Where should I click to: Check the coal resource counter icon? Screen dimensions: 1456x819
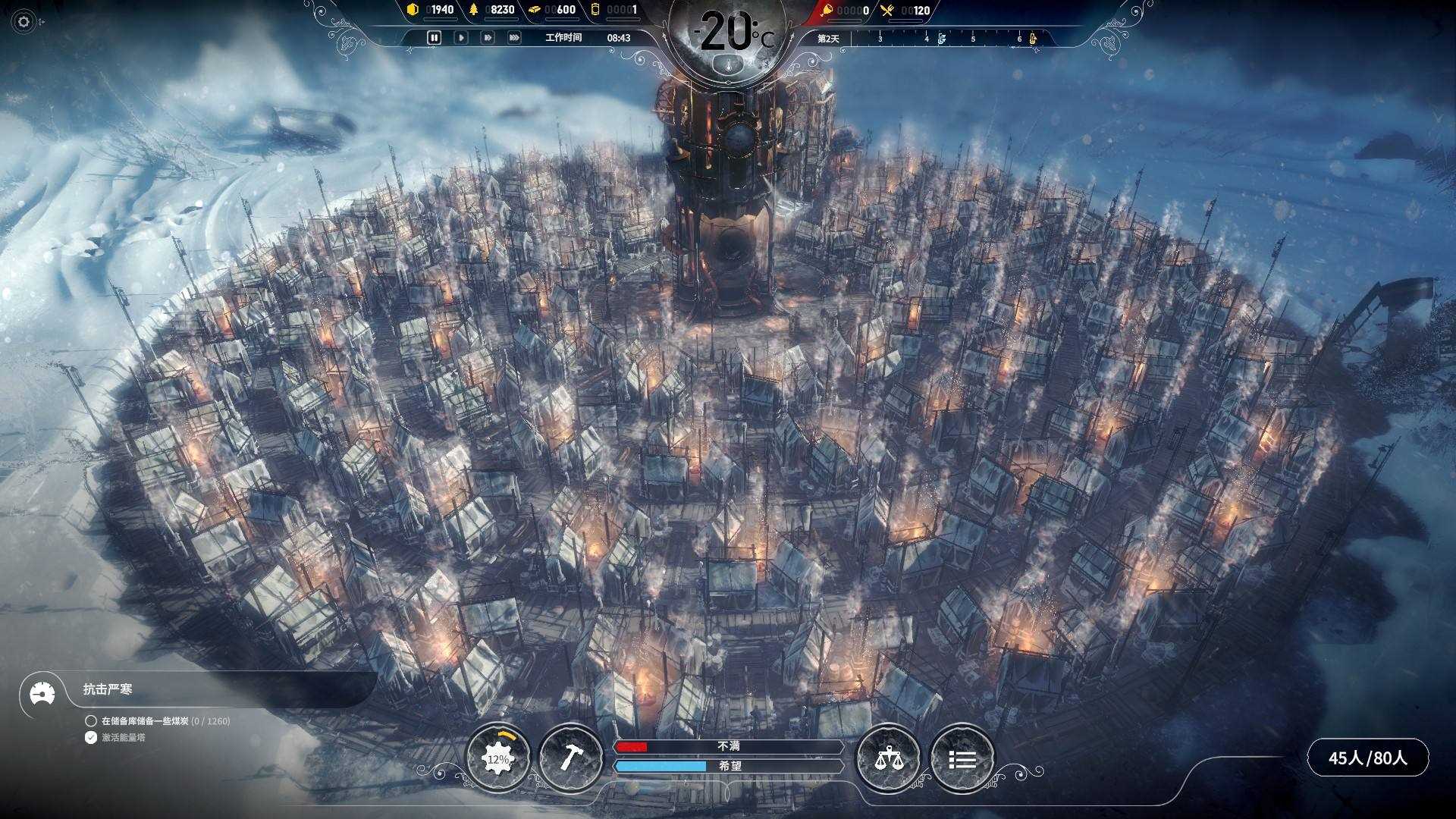tap(413, 10)
